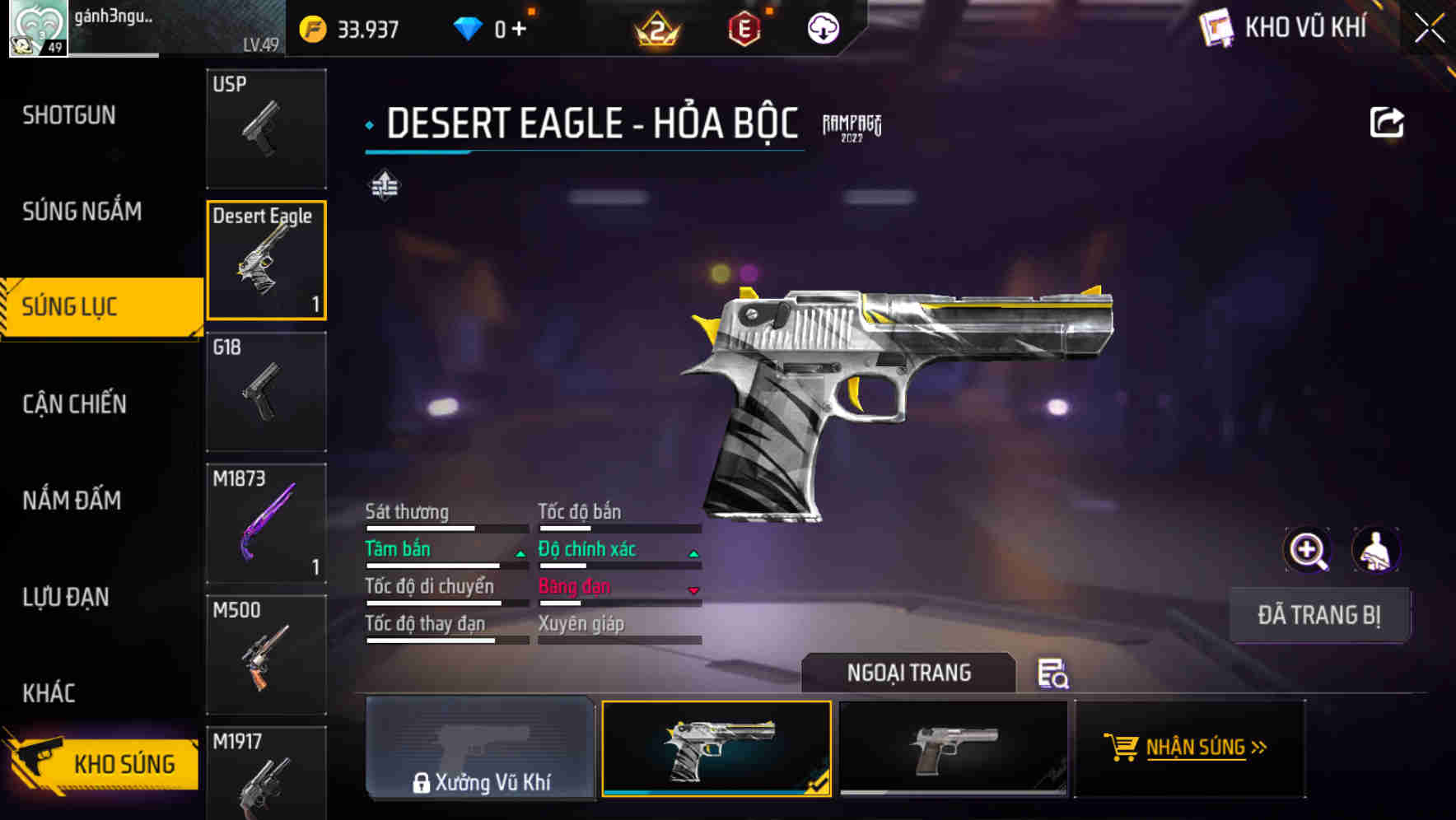Zoom the weapon with the magnifier icon

pyautogui.click(x=1306, y=549)
